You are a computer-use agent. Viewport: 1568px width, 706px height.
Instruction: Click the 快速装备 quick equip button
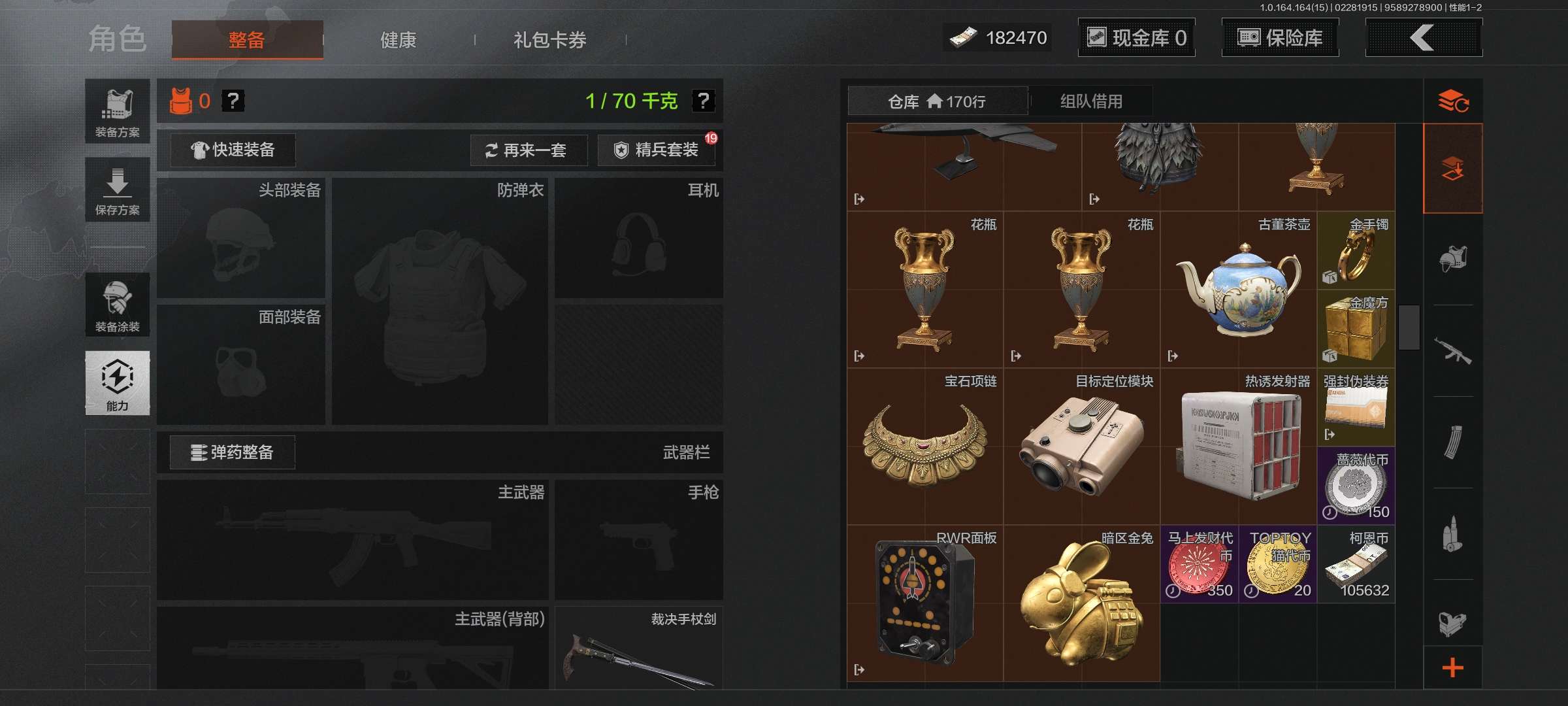pyautogui.click(x=231, y=150)
